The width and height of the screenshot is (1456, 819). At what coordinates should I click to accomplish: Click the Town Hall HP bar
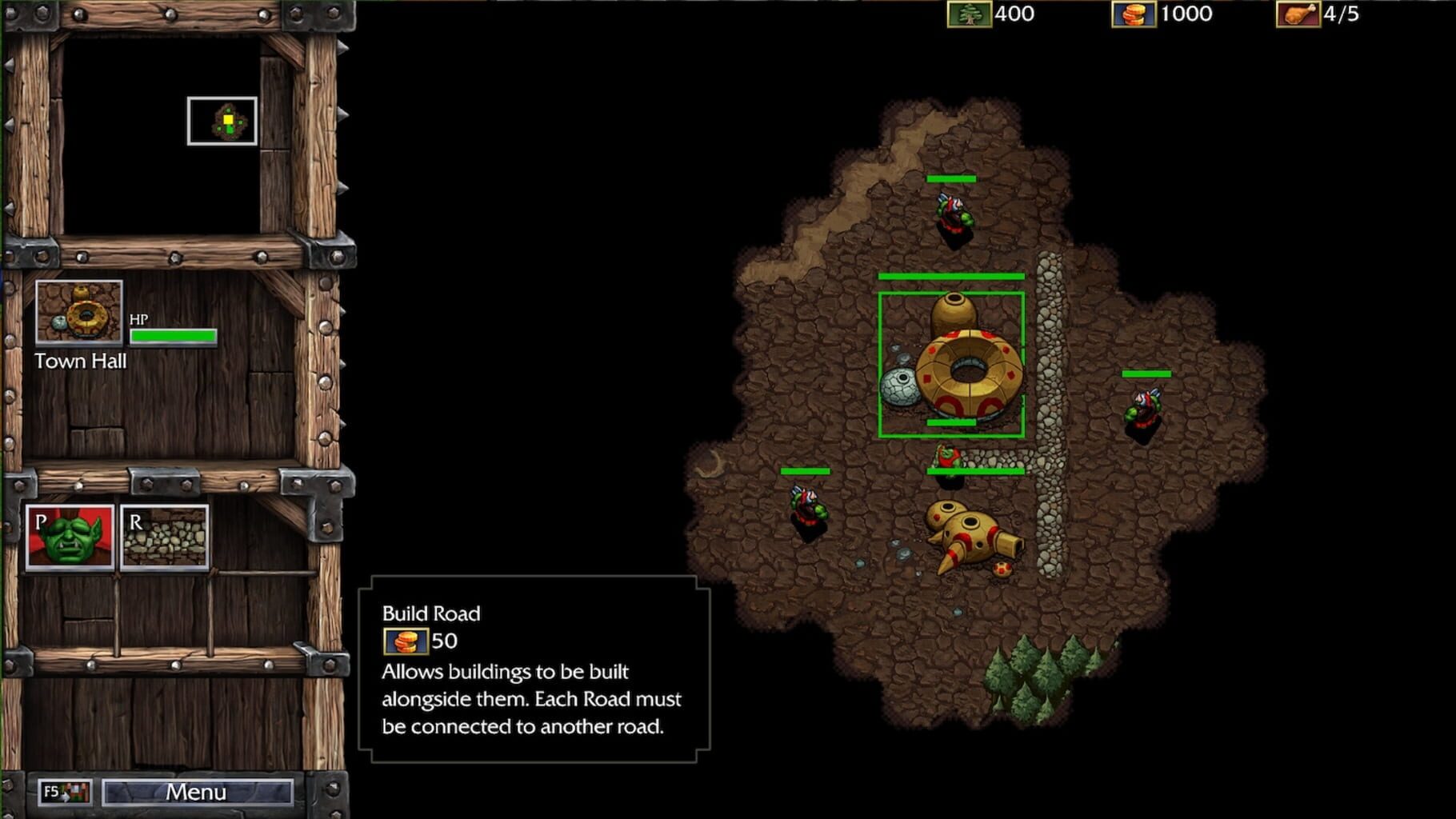(x=173, y=338)
